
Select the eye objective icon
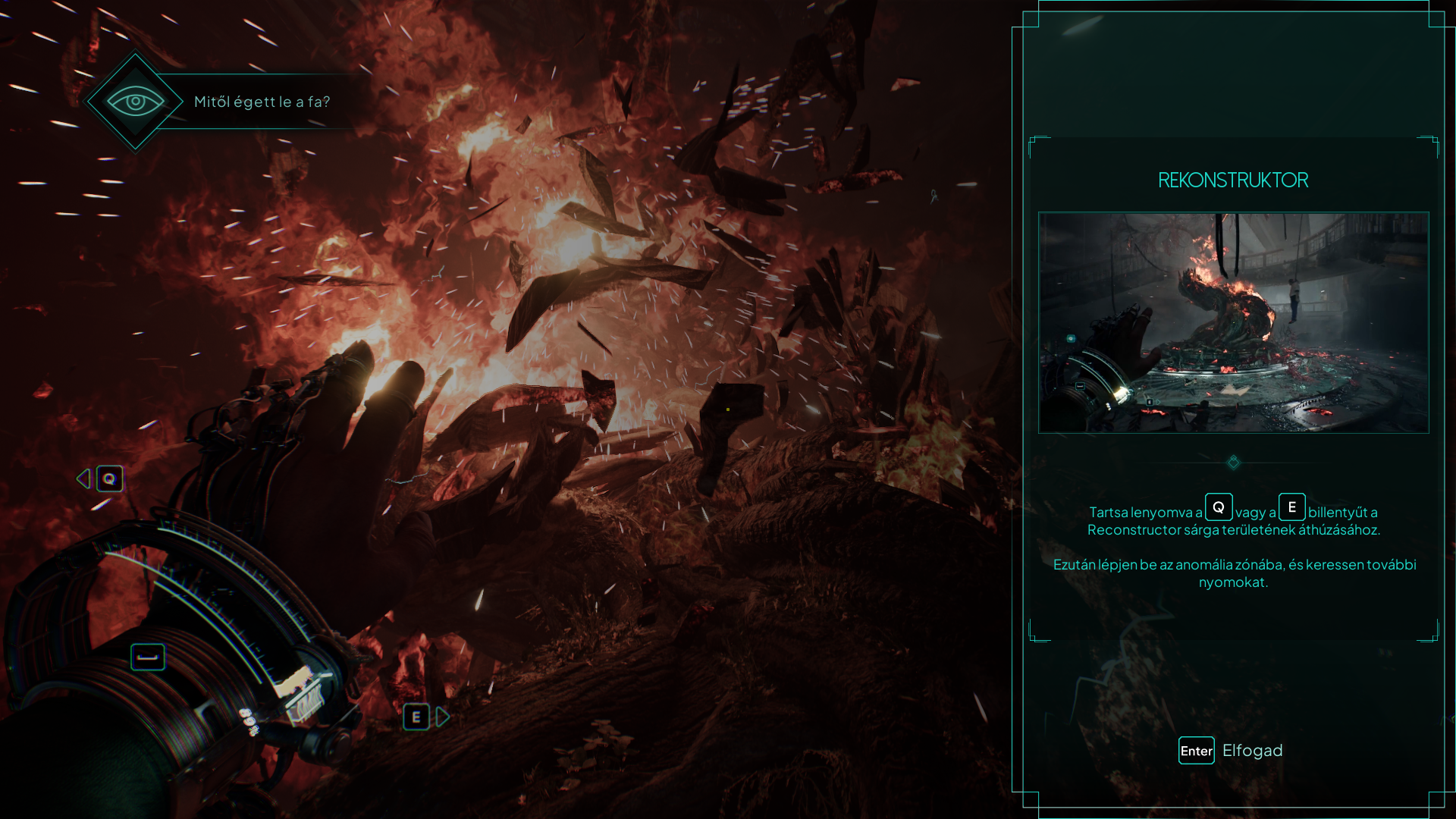click(135, 102)
